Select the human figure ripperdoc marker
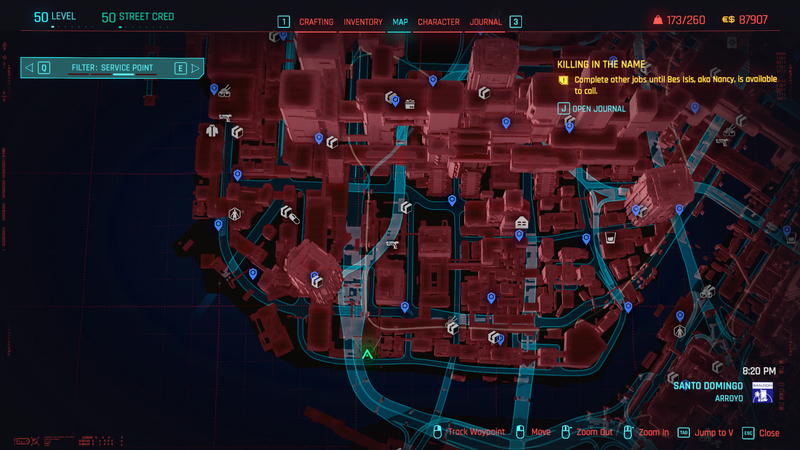 (234, 213)
